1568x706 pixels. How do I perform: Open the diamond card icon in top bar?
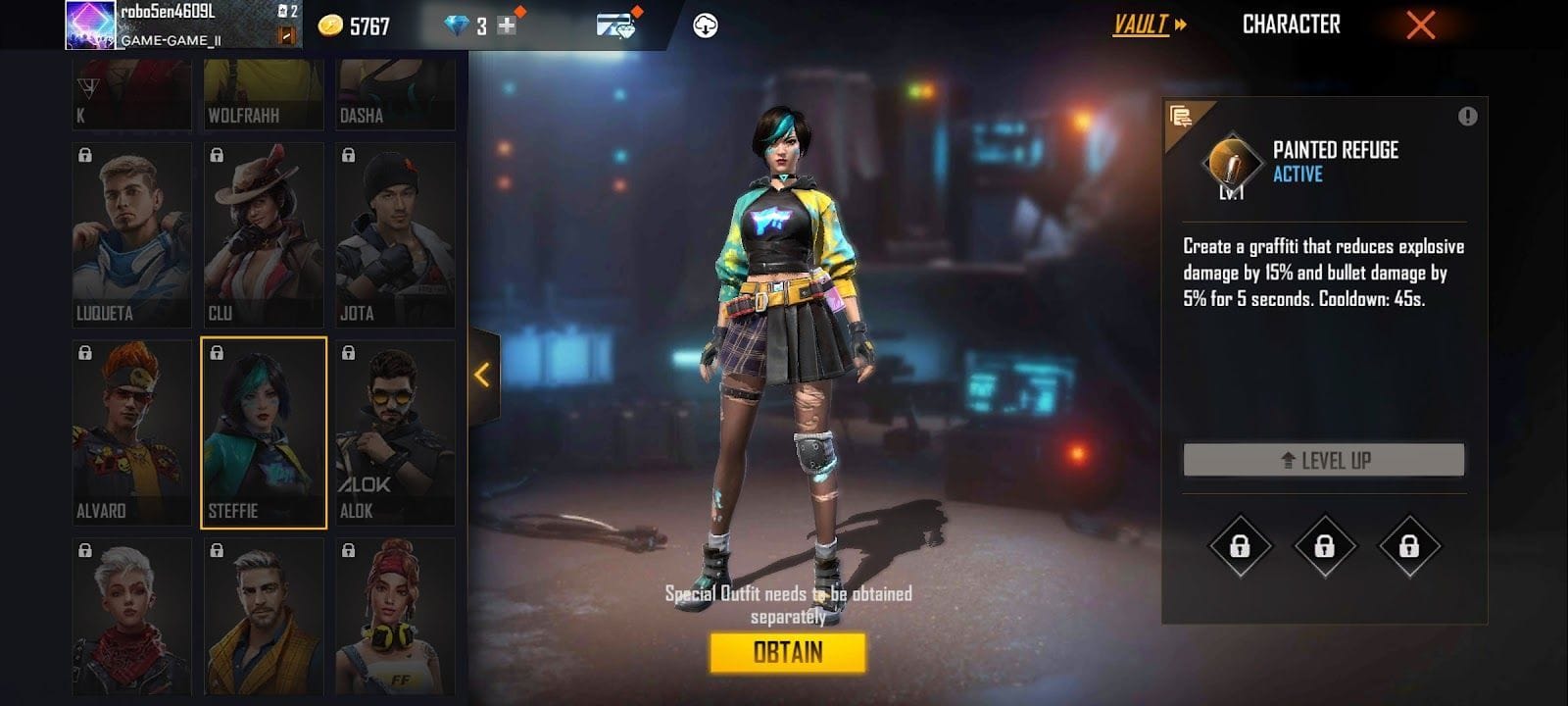point(615,25)
